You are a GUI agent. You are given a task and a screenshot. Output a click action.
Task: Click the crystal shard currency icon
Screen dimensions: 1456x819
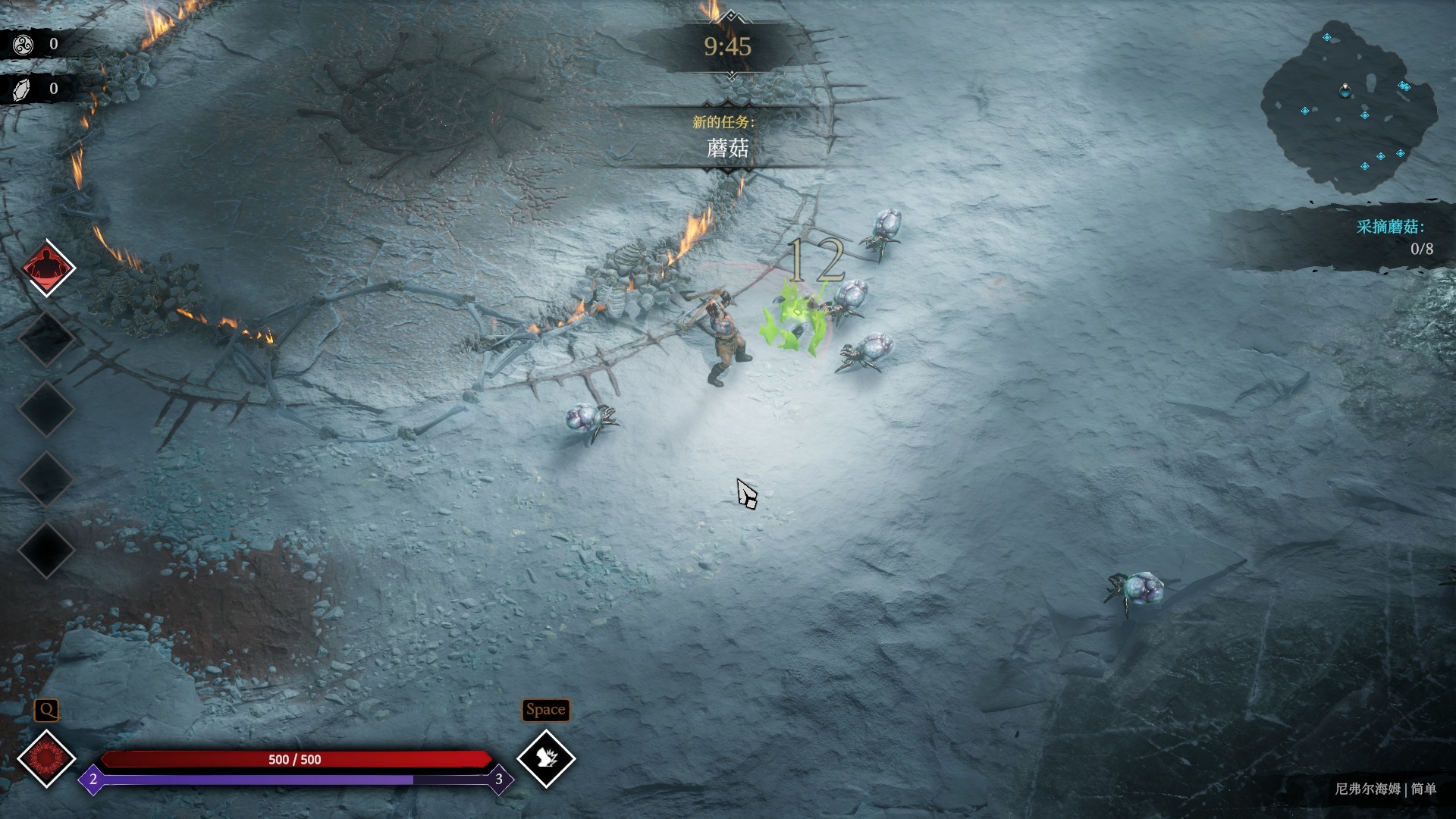(x=23, y=89)
